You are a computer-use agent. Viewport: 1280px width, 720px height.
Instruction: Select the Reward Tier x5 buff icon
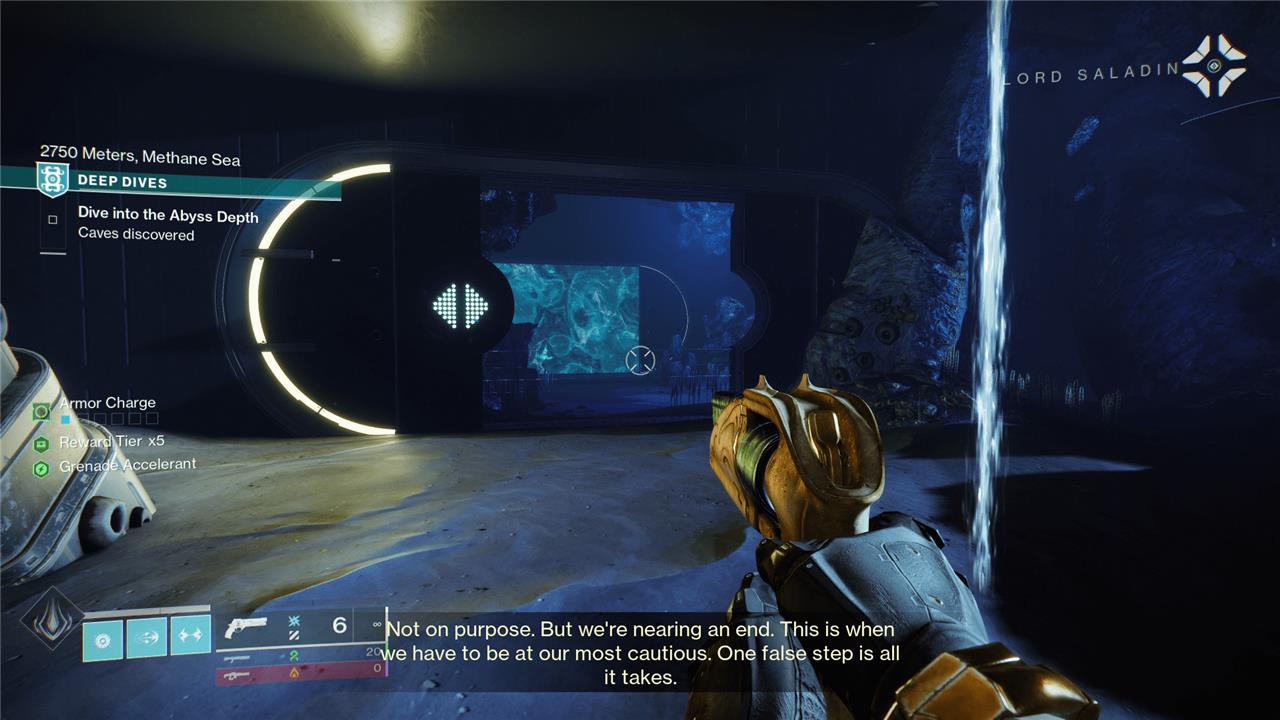41,444
